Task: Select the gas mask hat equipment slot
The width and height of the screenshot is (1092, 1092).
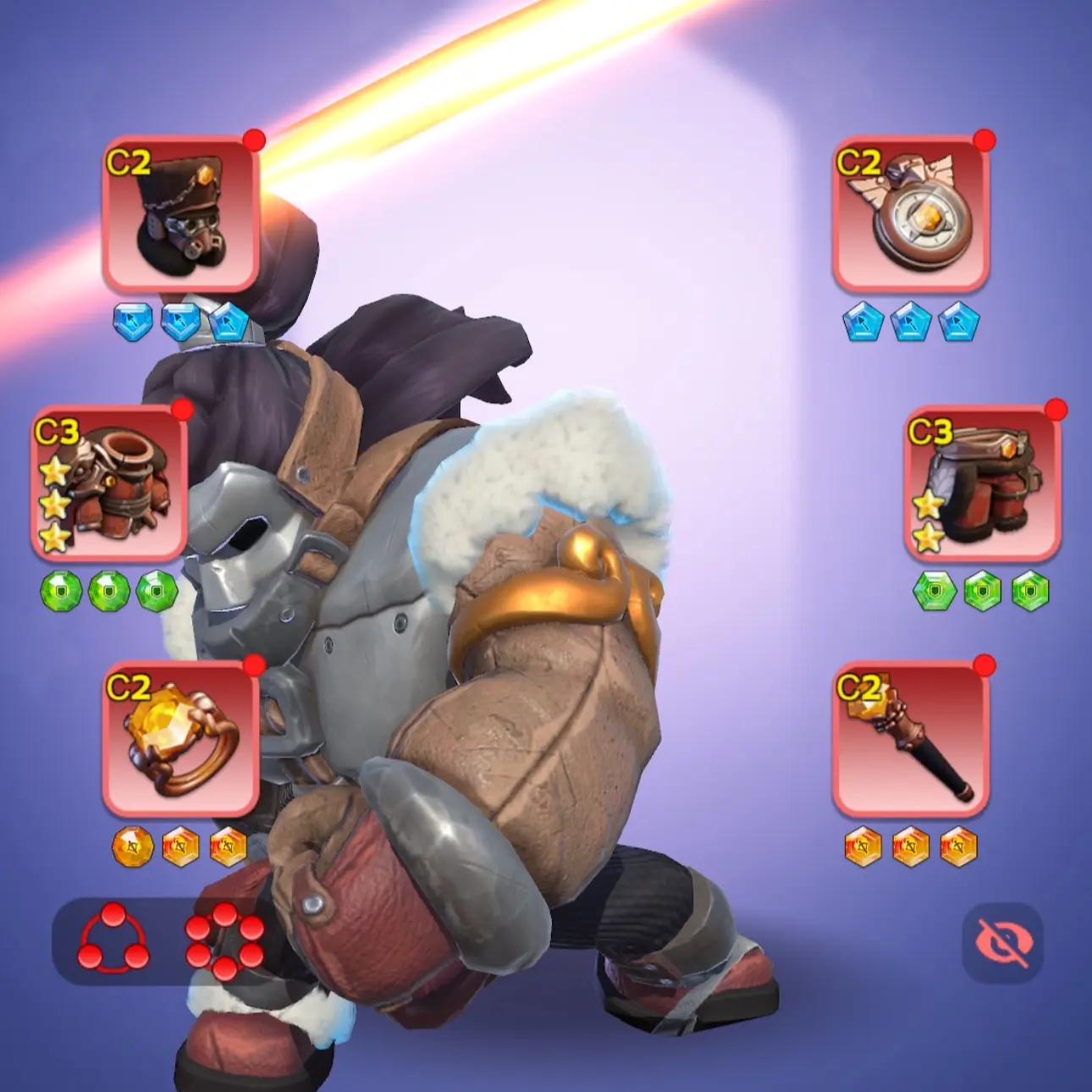Action: tap(180, 215)
